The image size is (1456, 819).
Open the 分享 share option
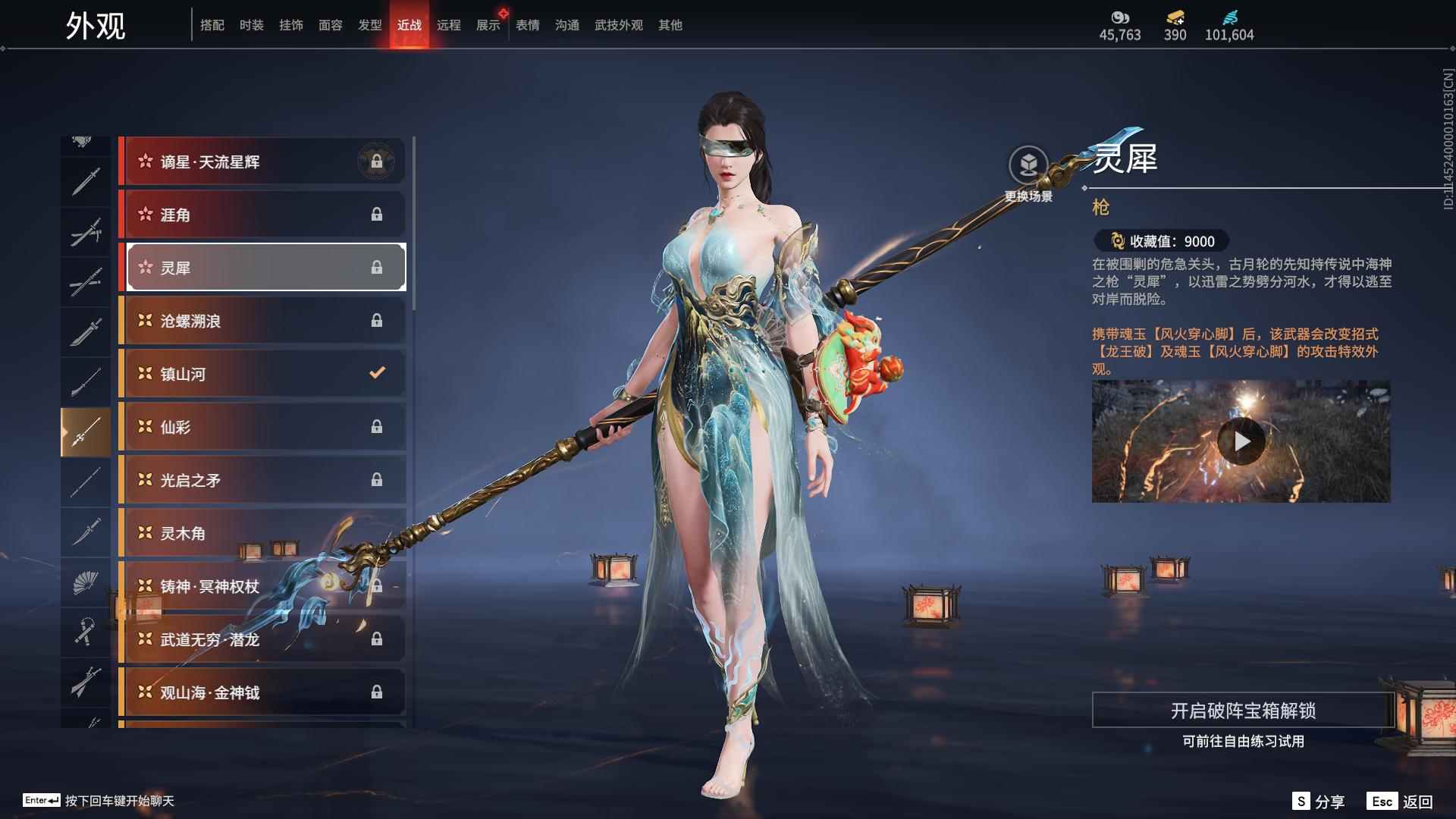[1318, 802]
